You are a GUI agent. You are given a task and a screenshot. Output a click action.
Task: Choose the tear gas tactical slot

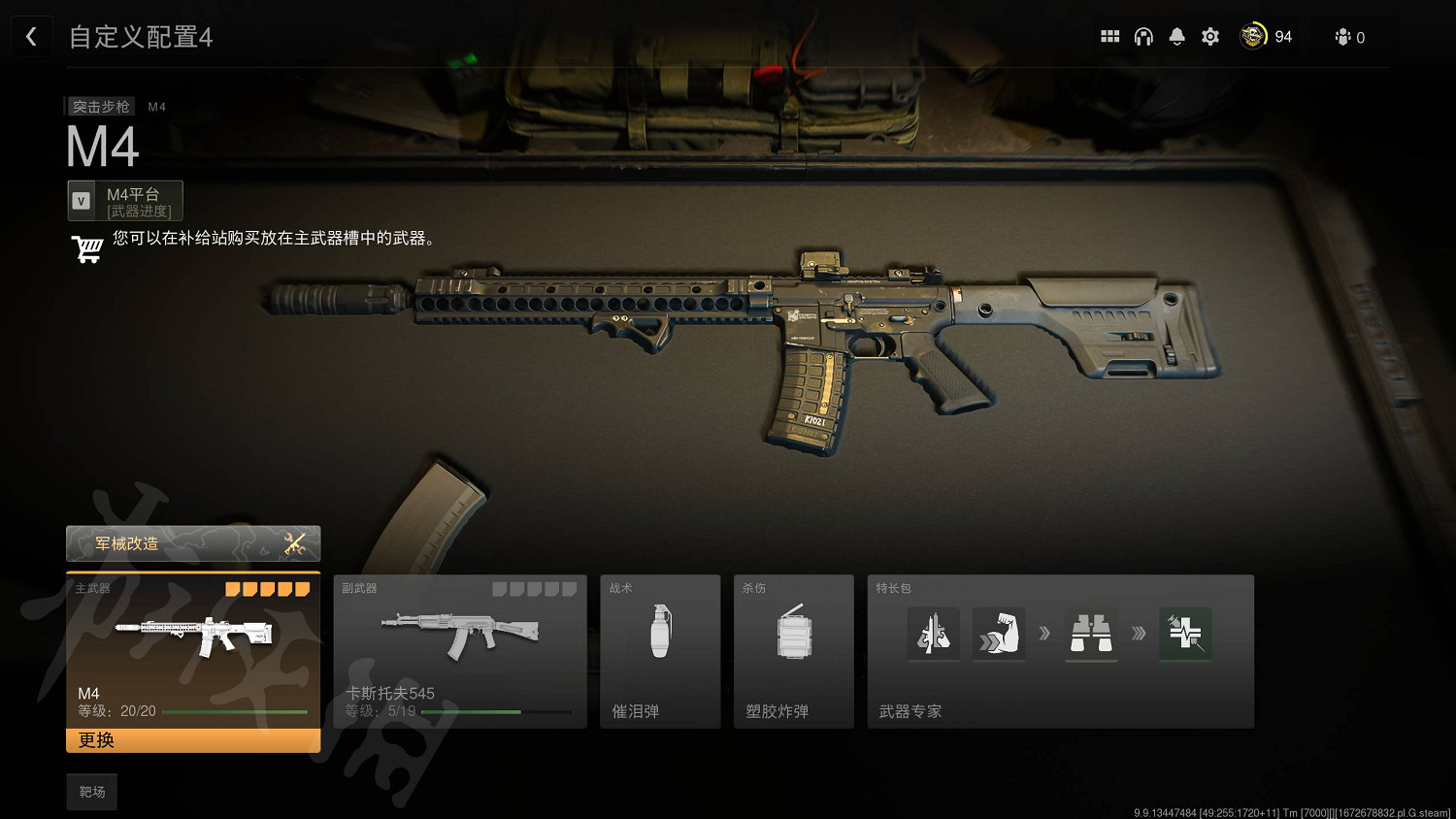click(x=660, y=651)
